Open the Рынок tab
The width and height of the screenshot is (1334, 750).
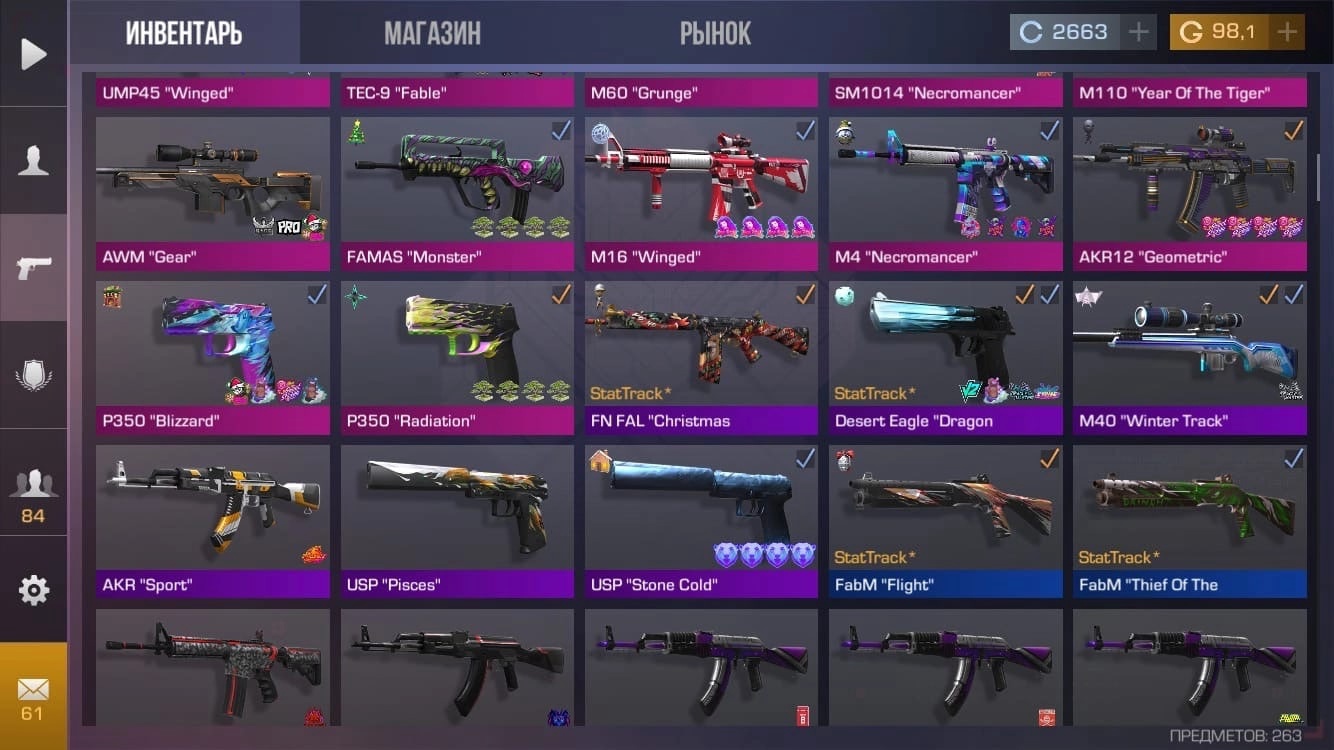pyautogui.click(x=715, y=33)
